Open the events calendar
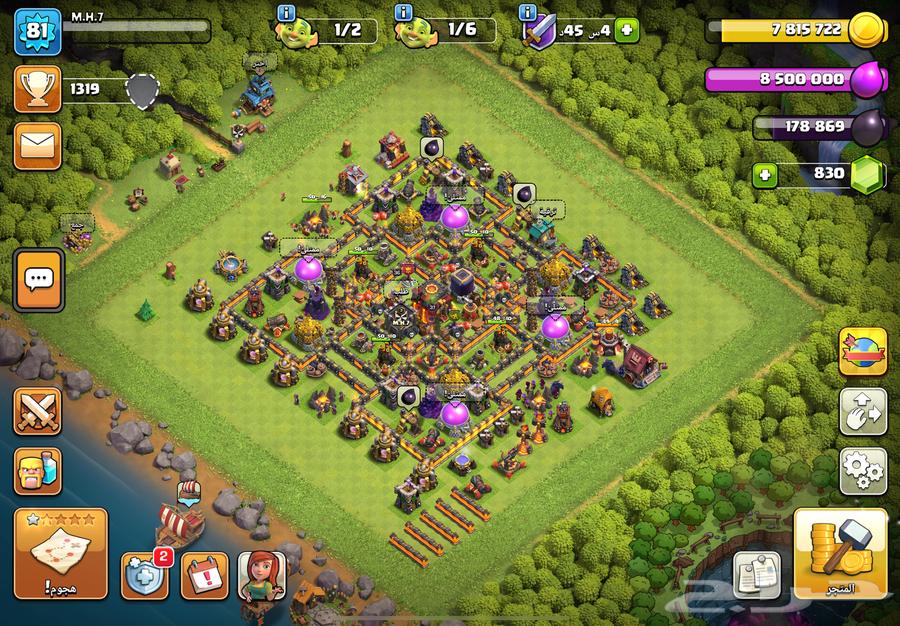 coord(204,575)
